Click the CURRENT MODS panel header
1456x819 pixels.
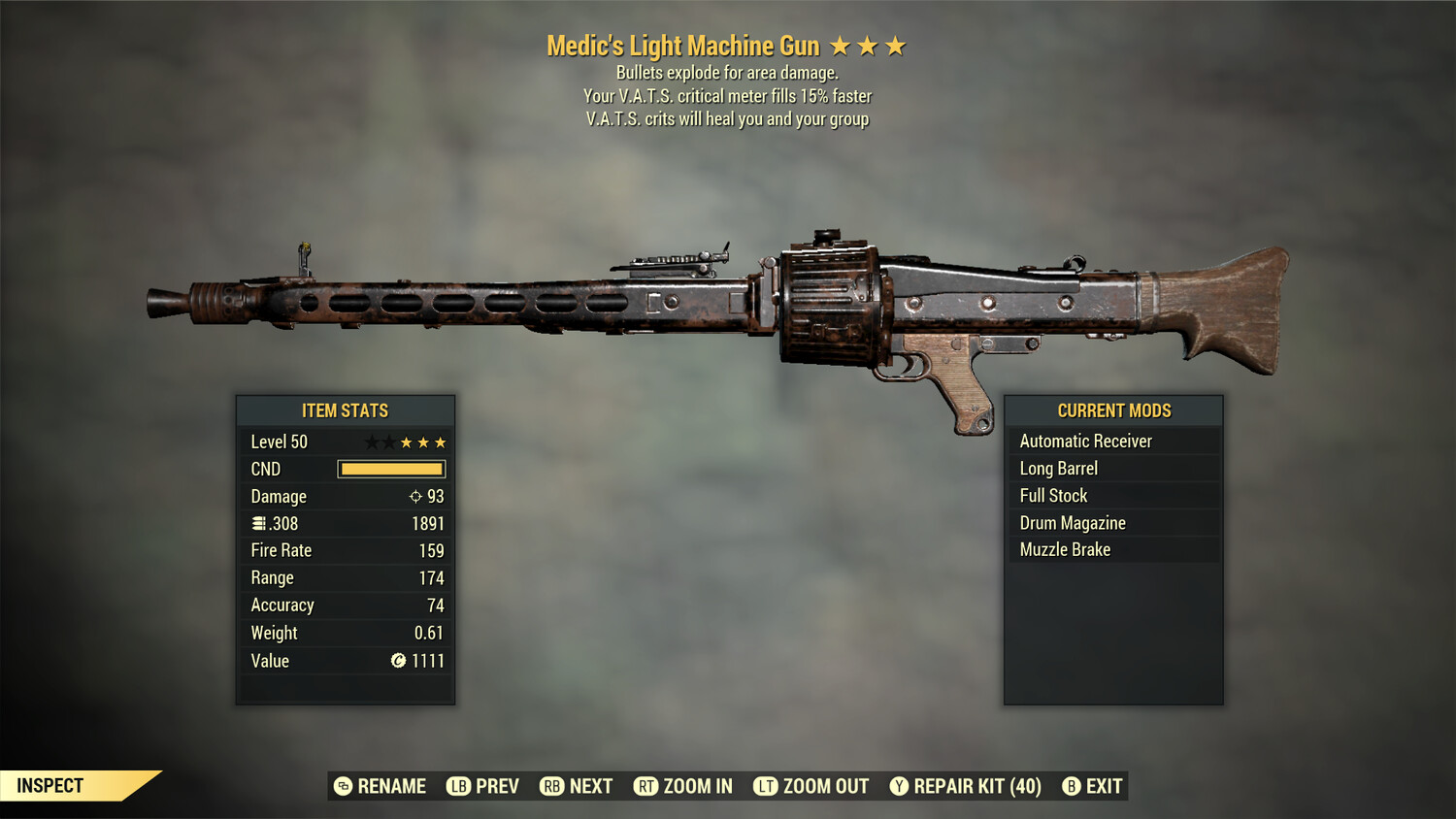tap(1113, 410)
